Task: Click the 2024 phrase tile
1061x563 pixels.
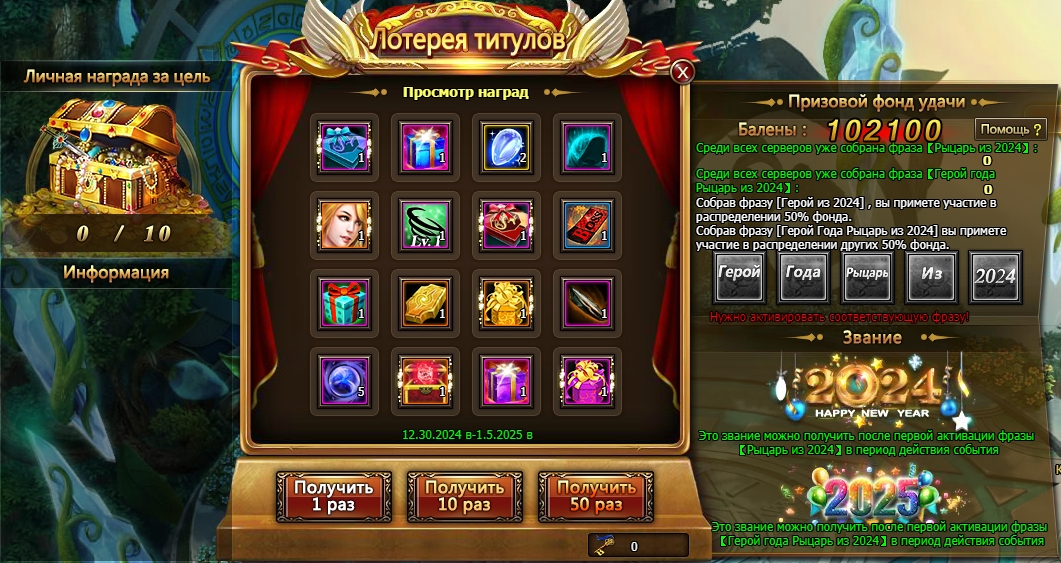Action: pos(995,277)
